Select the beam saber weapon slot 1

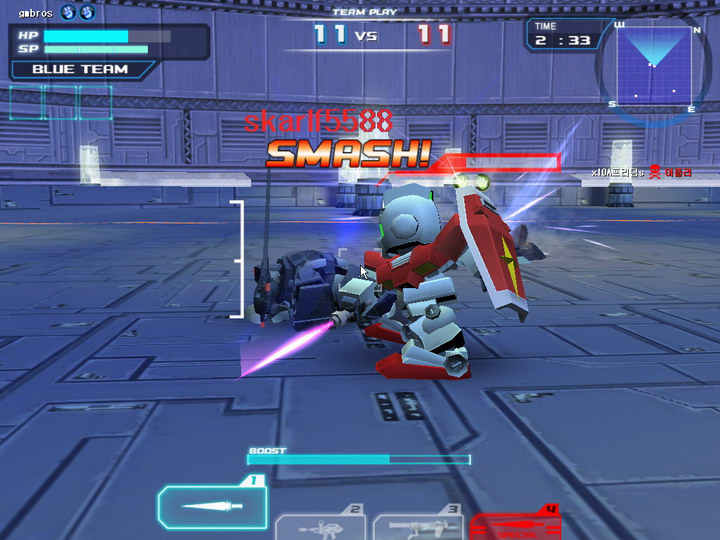pos(213,506)
